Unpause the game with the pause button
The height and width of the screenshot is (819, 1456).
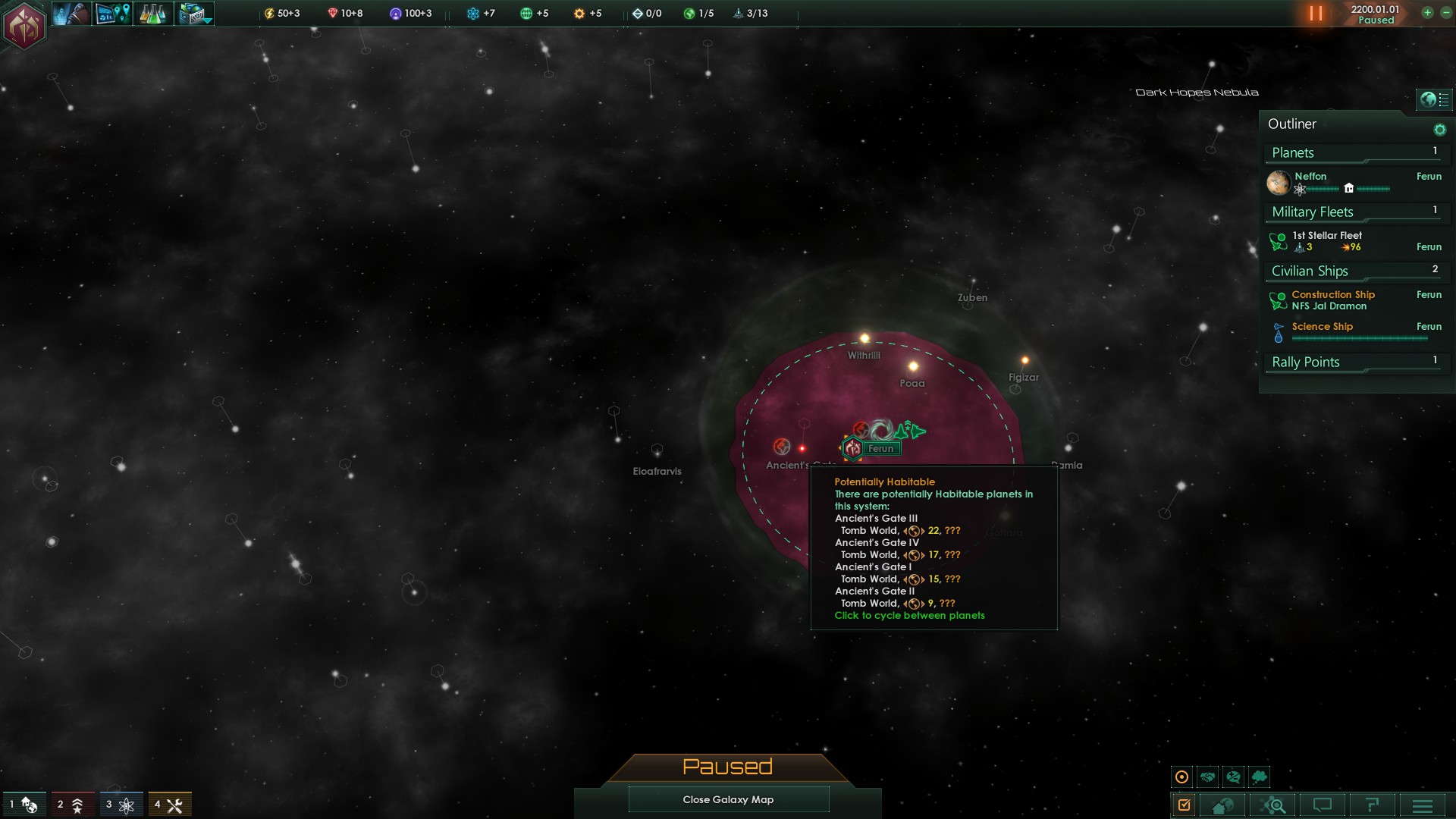click(1316, 14)
